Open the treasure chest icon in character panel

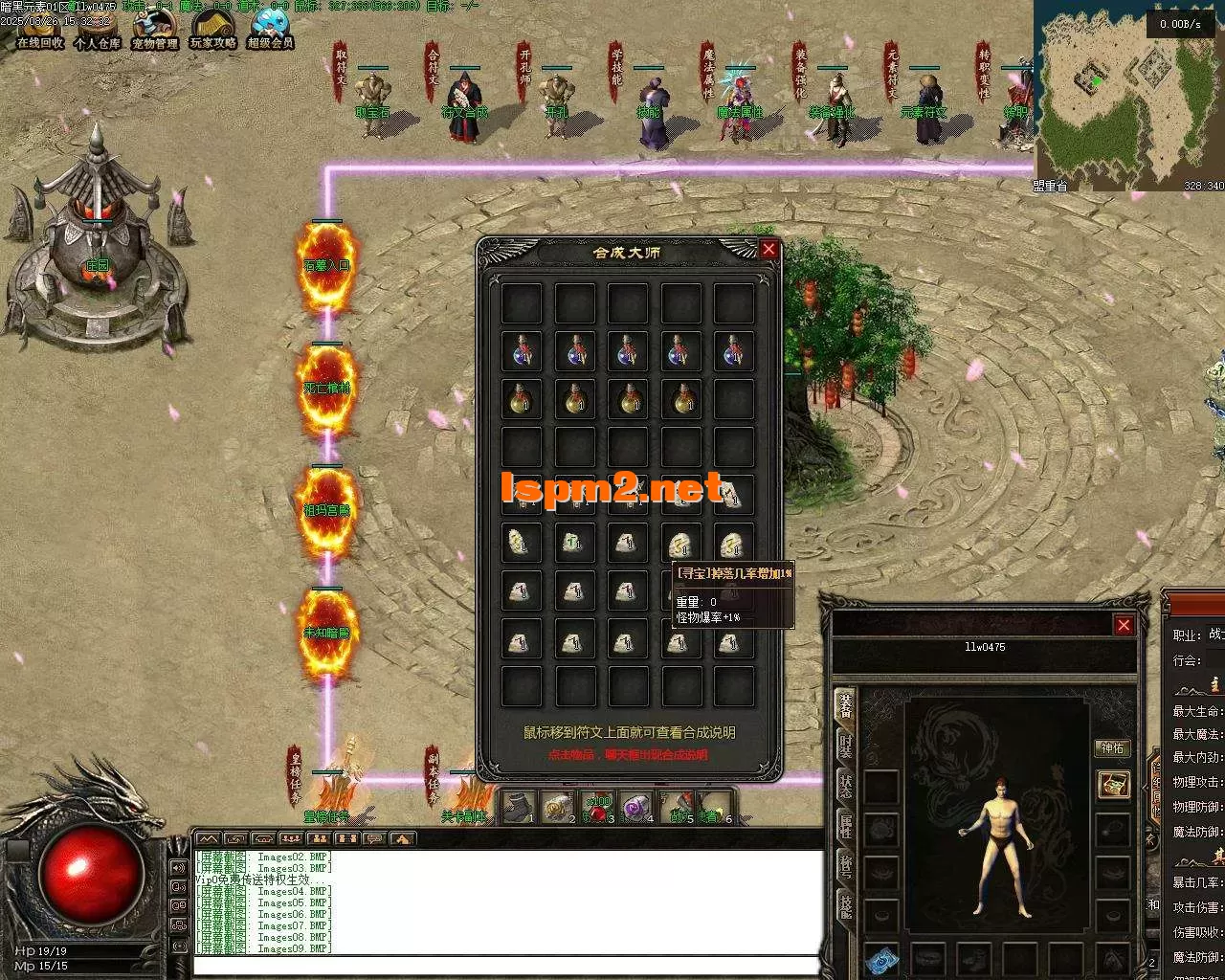(x=1112, y=785)
